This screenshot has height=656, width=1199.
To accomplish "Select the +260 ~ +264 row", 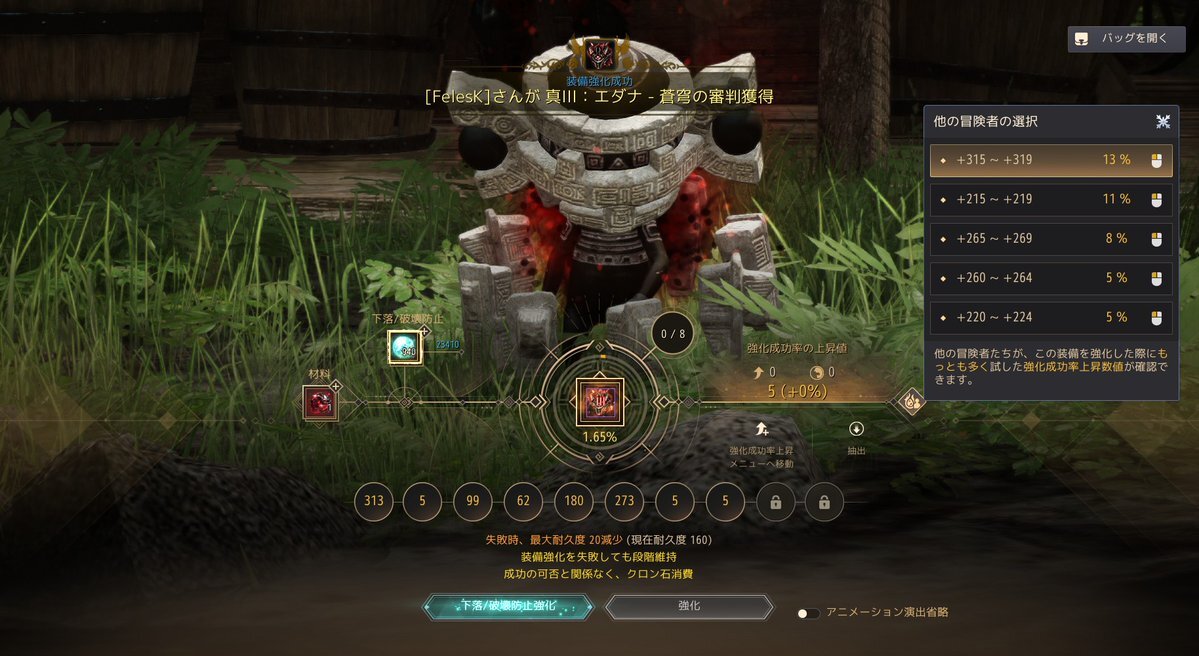I will (1050, 278).
